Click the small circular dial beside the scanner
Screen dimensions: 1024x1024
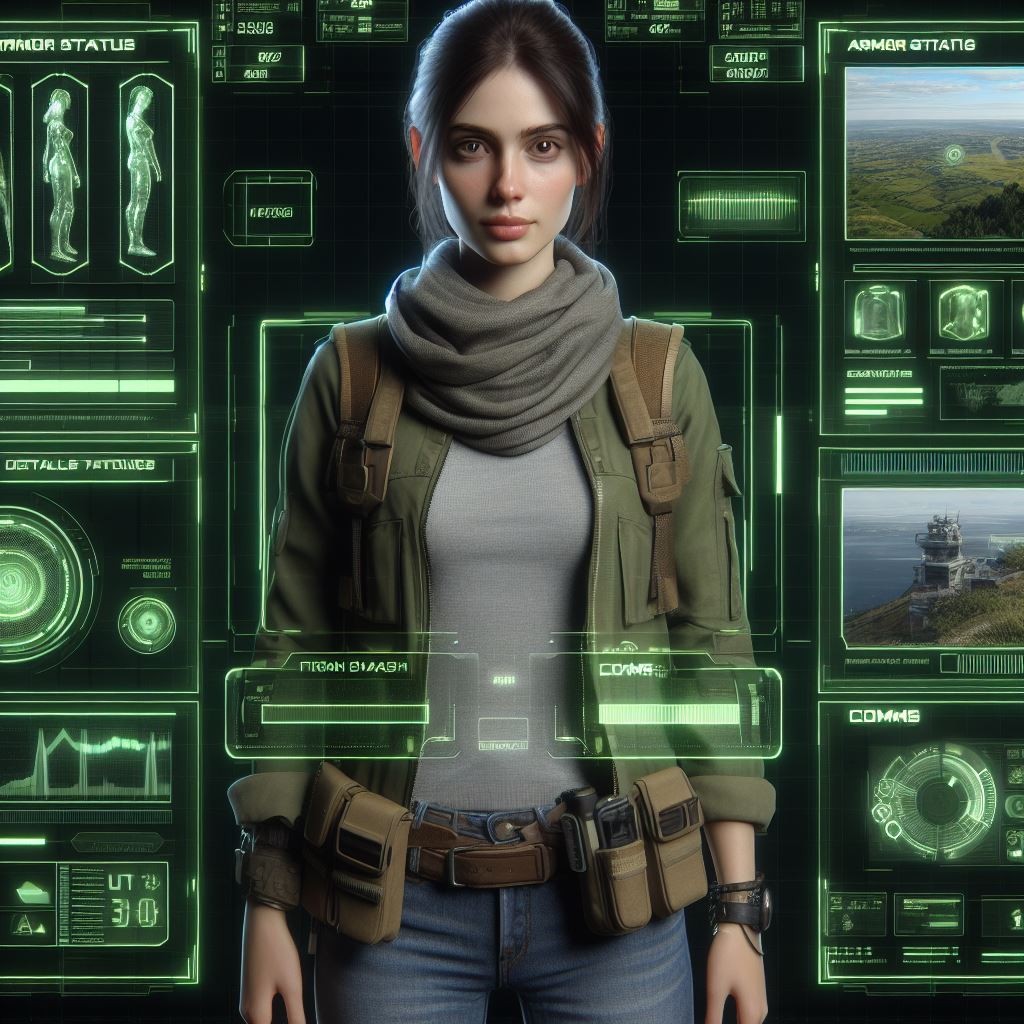147,625
